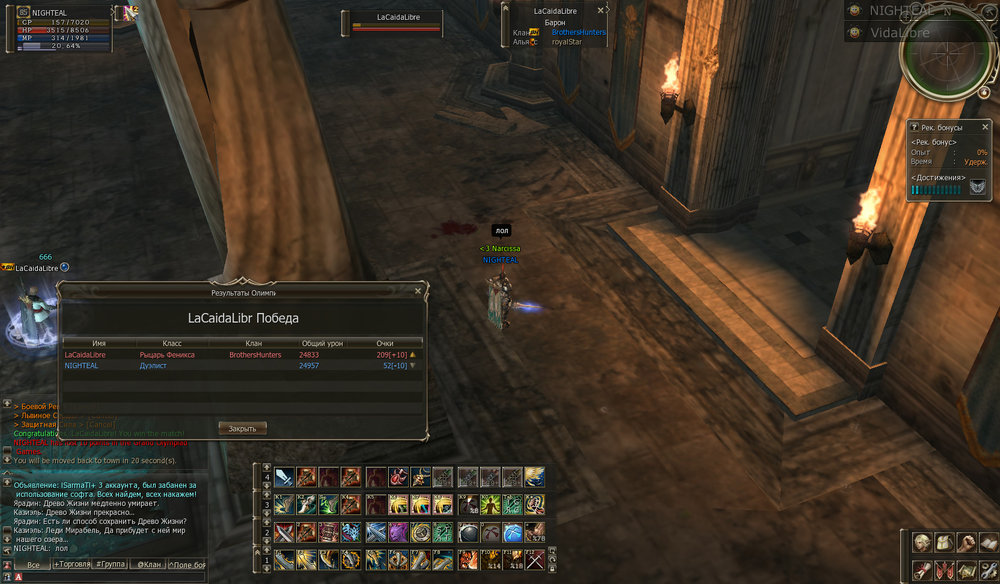Switch to the Все chat tab
Image resolution: width=1000 pixels, height=584 pixels.
coord(33,565)
